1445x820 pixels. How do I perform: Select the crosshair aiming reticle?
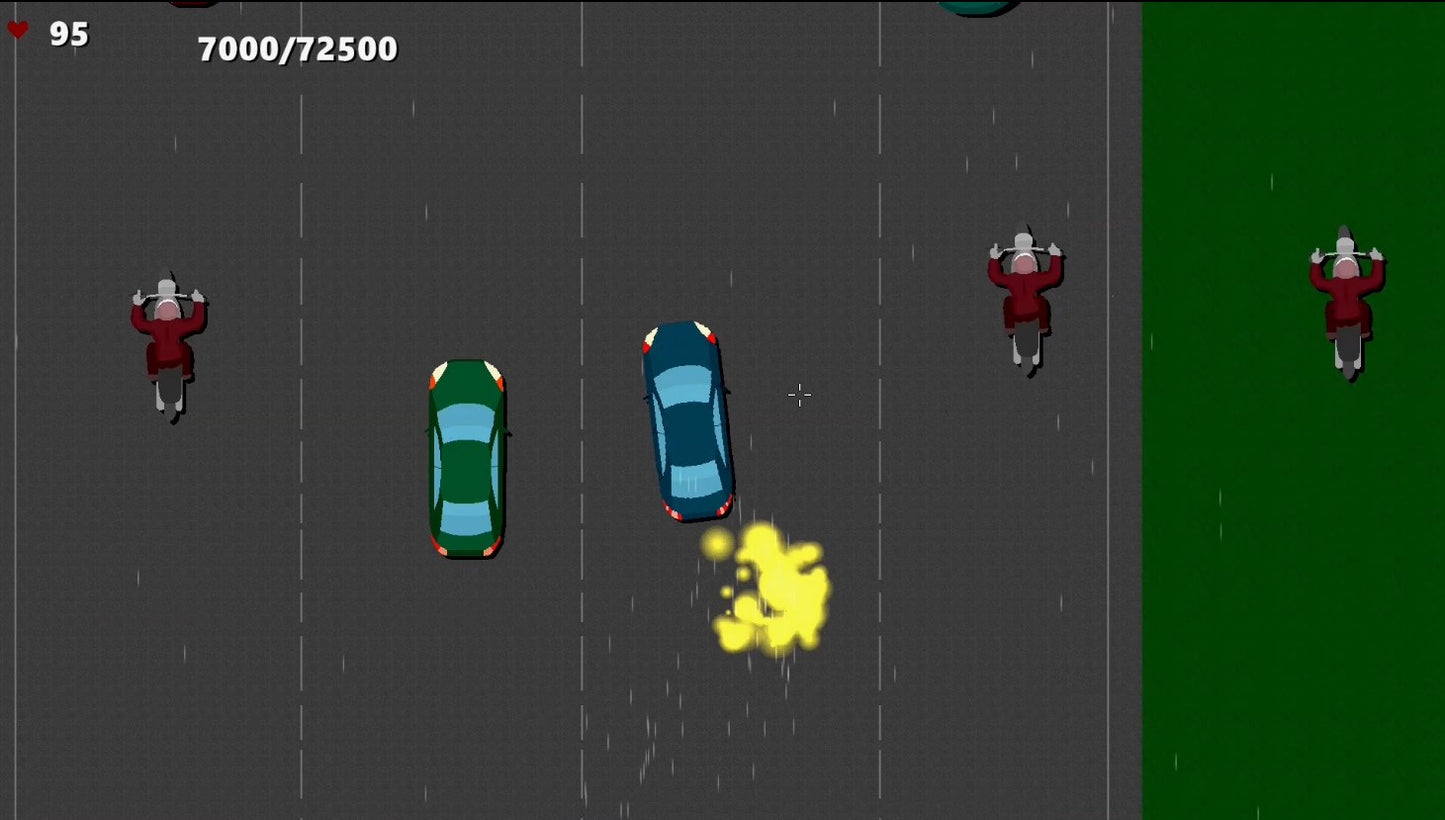click(x=799, y=395)
